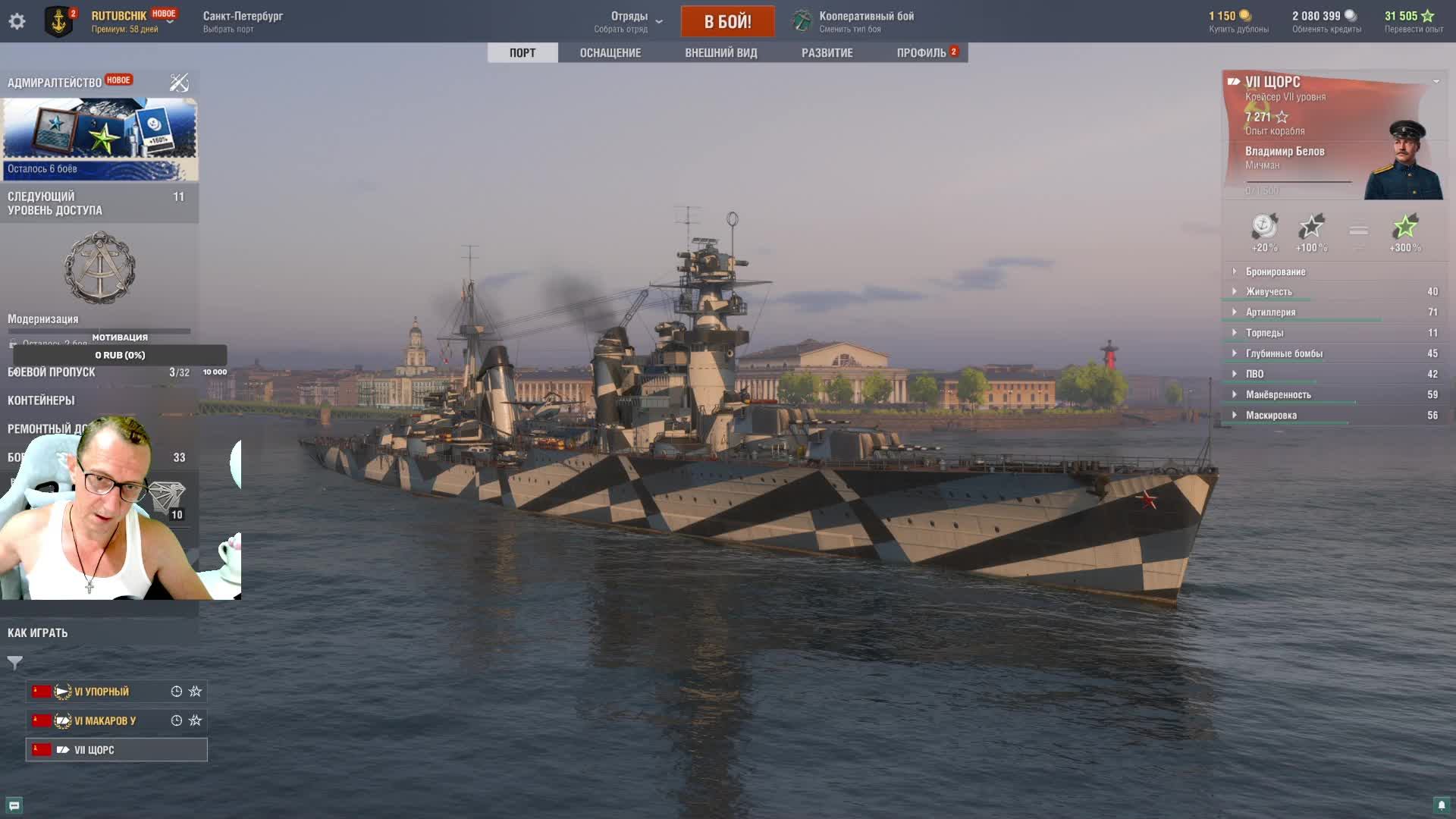Start battle with the В БОЙ! button

[x=727, y=21]
